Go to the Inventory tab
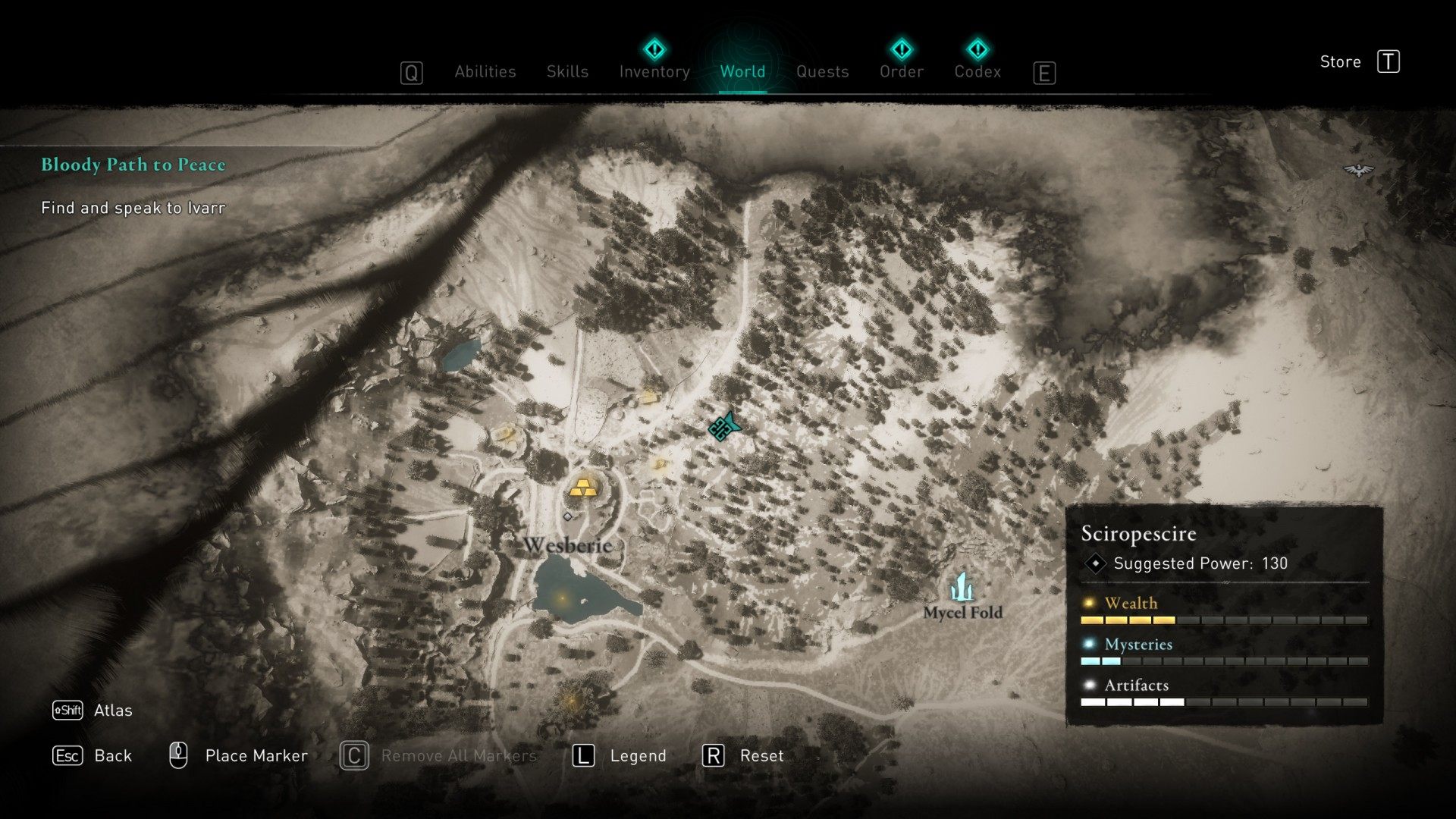Image resolution: width=1456 pixels, height=819 pixels. (x=654, y=71)
